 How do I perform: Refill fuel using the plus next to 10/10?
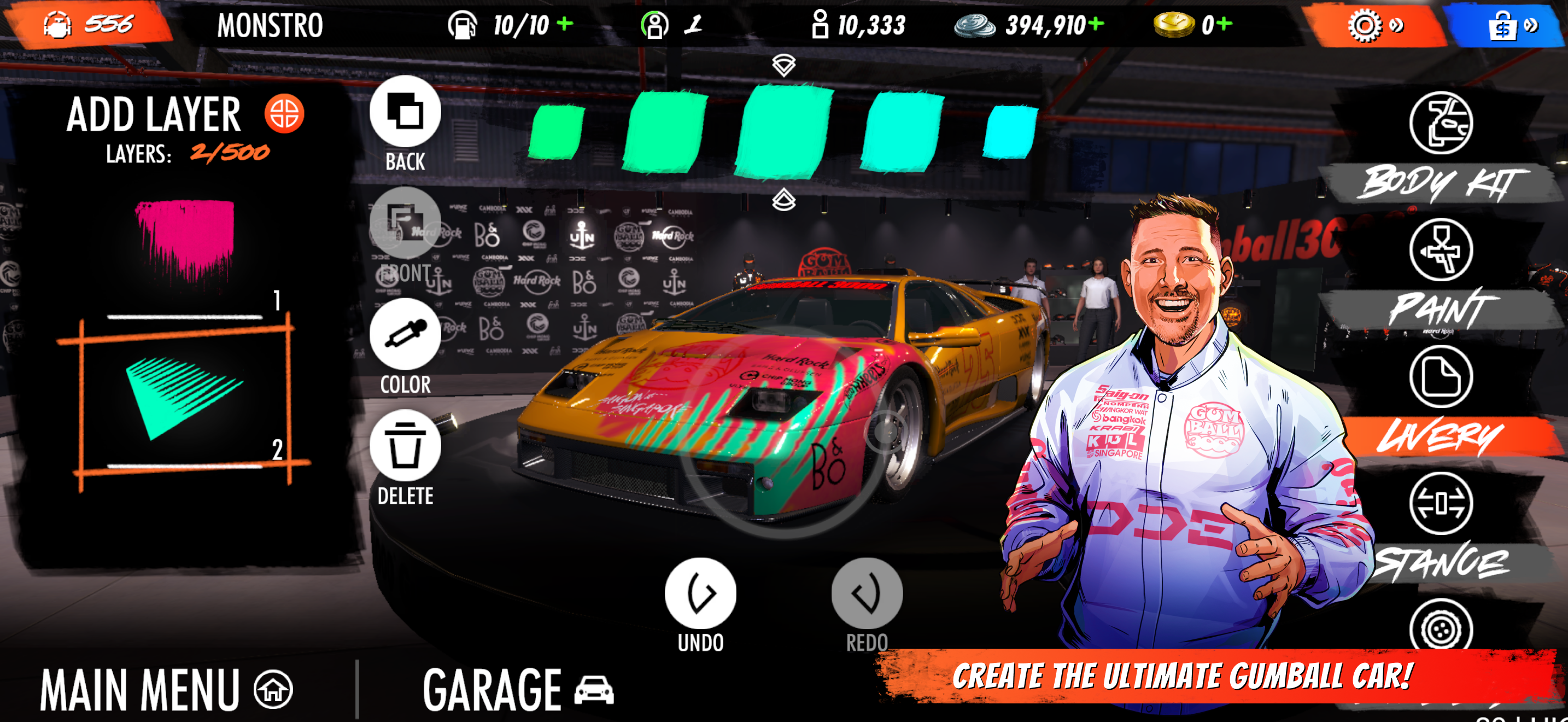tap(566, 25)
